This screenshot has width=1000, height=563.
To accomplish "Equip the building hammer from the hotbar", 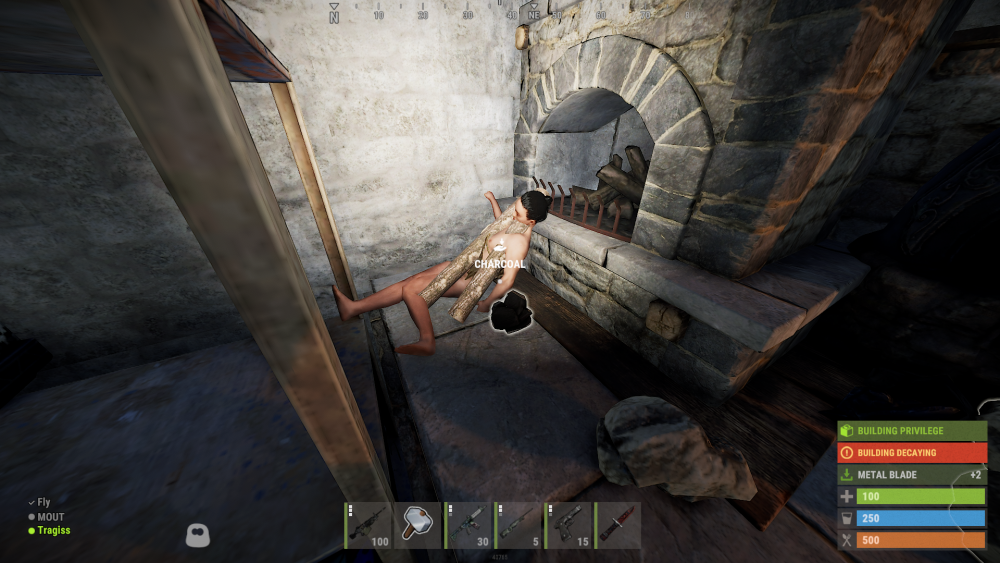I will coord(418,525).
